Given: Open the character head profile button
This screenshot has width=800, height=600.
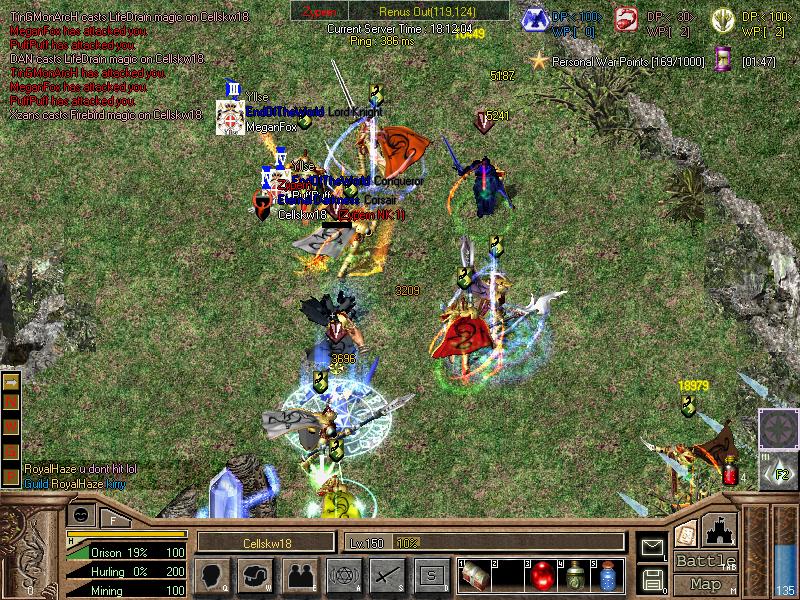Looking at the screenshot, I should [212, 574].
